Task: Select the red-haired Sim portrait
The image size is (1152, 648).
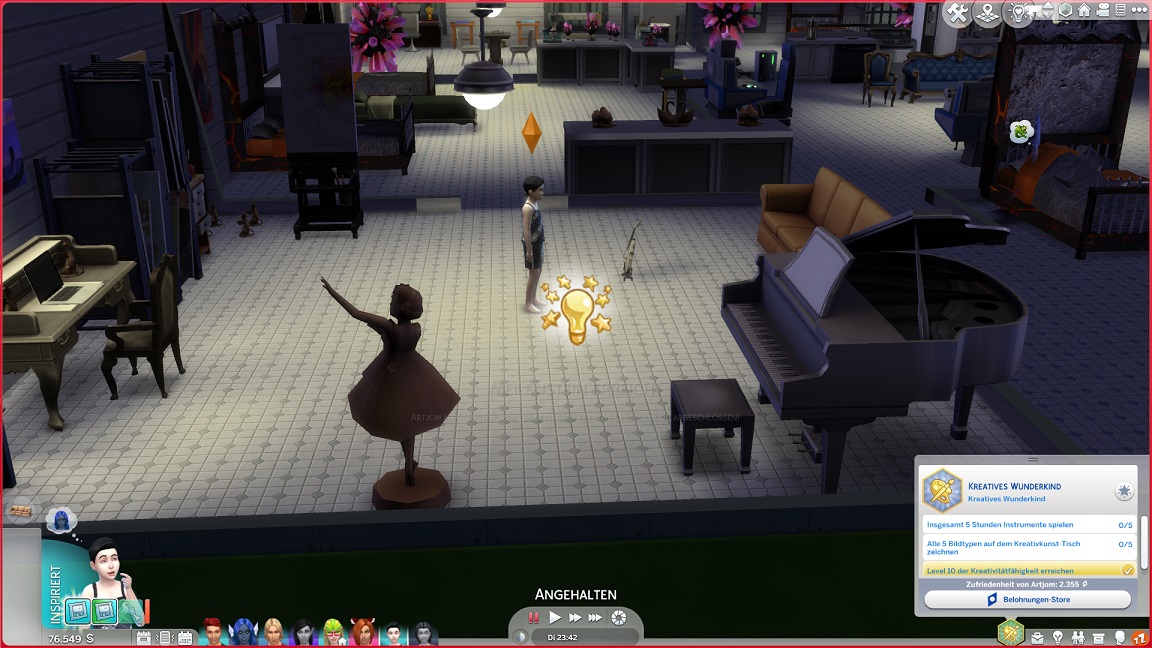Action: (212, 633)
